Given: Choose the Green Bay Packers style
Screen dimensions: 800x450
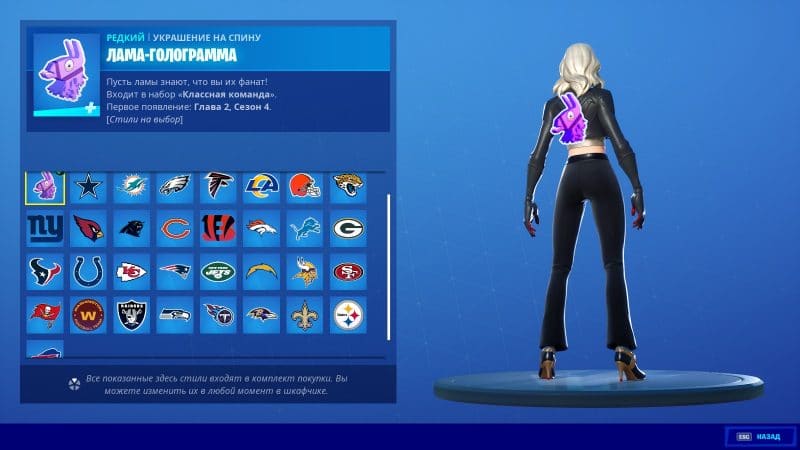Looking at the screenshot, I should click(x=347, y=228).
